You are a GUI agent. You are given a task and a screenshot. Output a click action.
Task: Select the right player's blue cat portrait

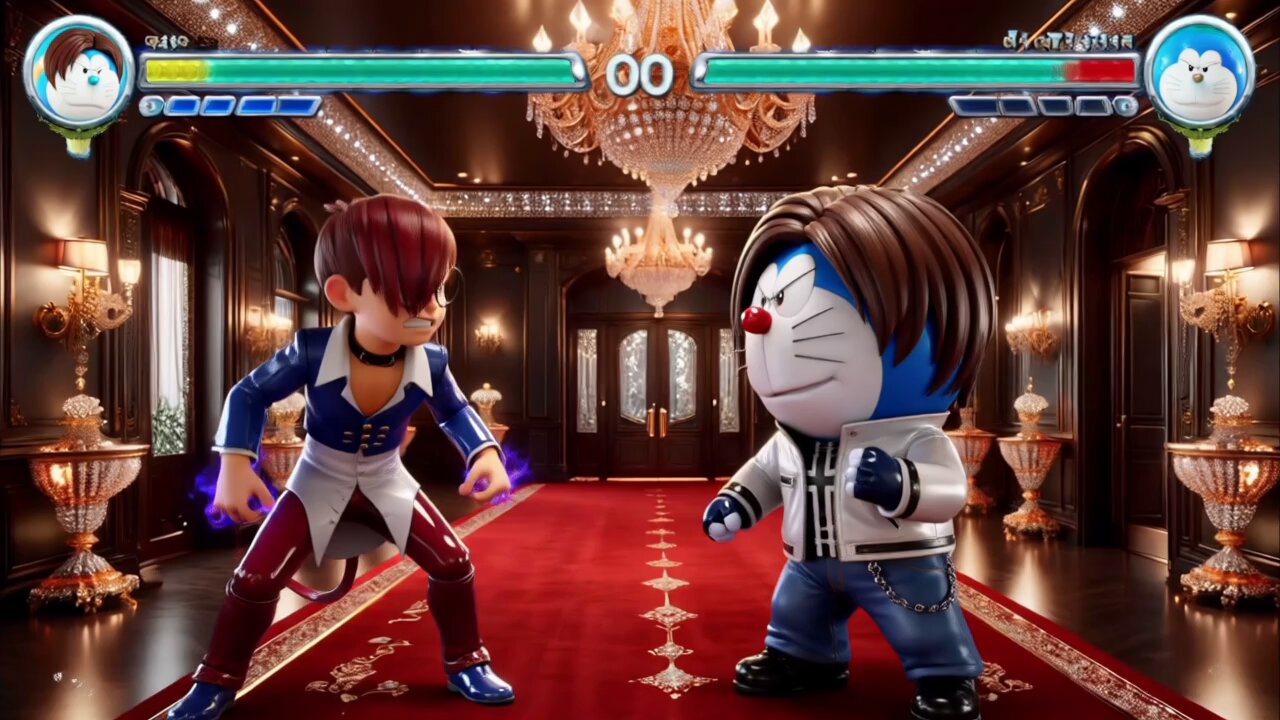click(x=1199, y=73)
